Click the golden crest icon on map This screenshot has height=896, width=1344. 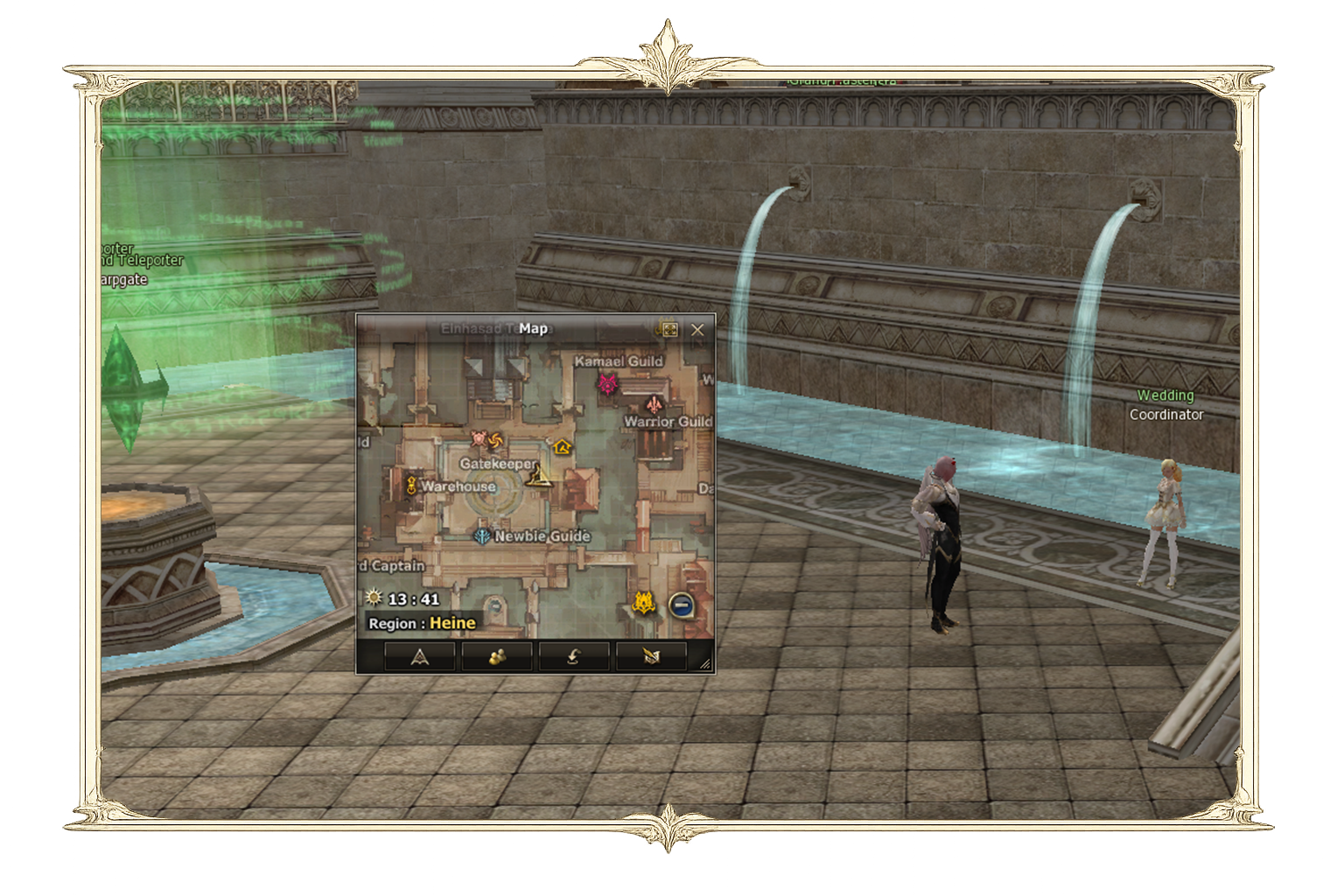(644, 603)
